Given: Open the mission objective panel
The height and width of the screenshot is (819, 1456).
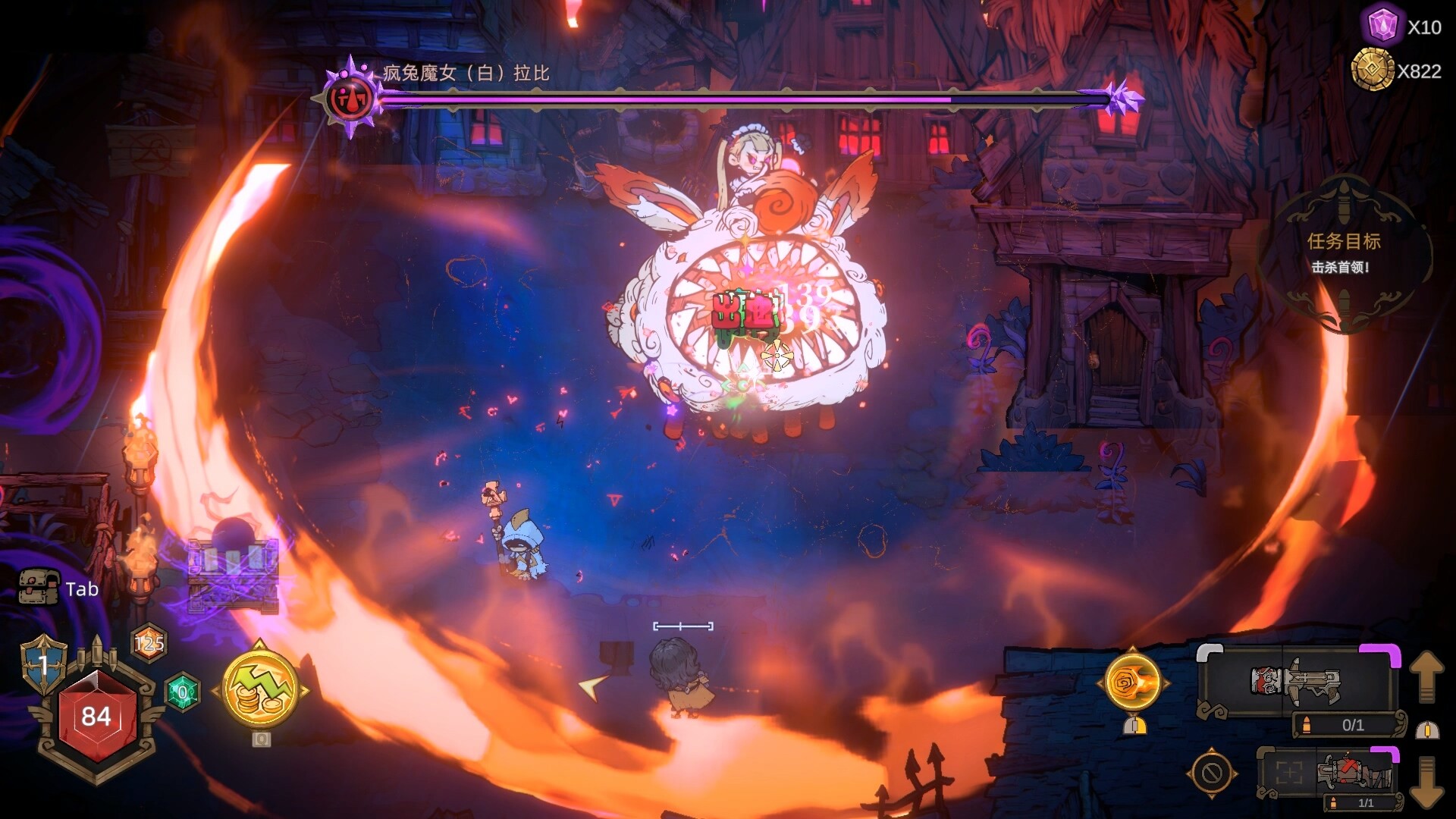Looking at the screenshot, I should 1343,253.
